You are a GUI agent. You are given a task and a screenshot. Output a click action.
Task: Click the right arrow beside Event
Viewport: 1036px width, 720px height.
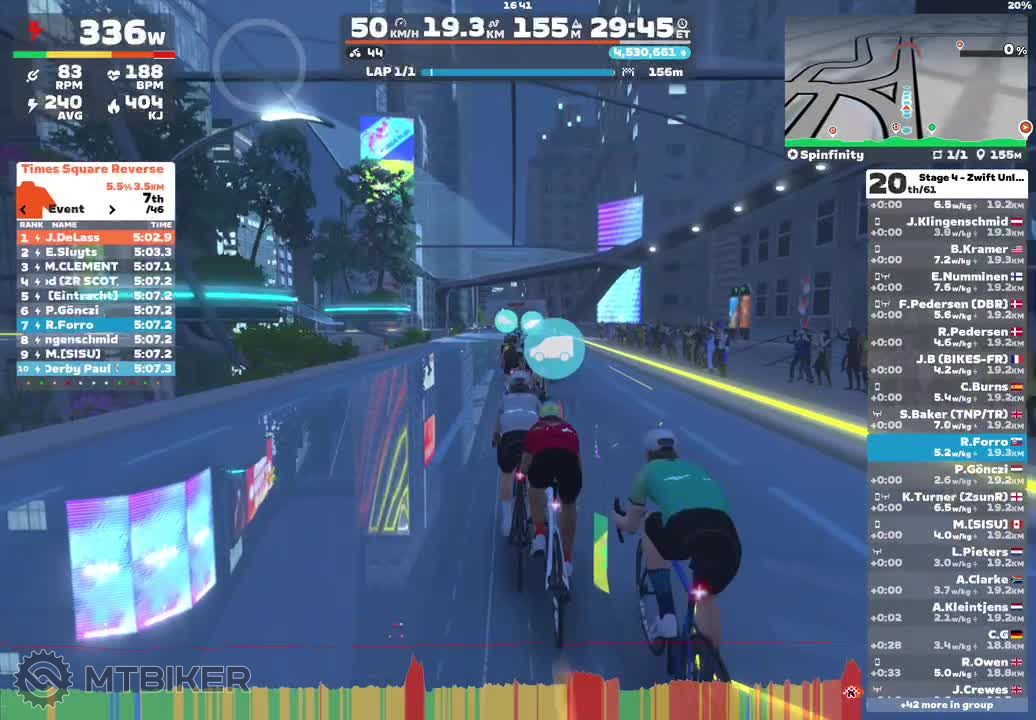[x=112, y=210]
